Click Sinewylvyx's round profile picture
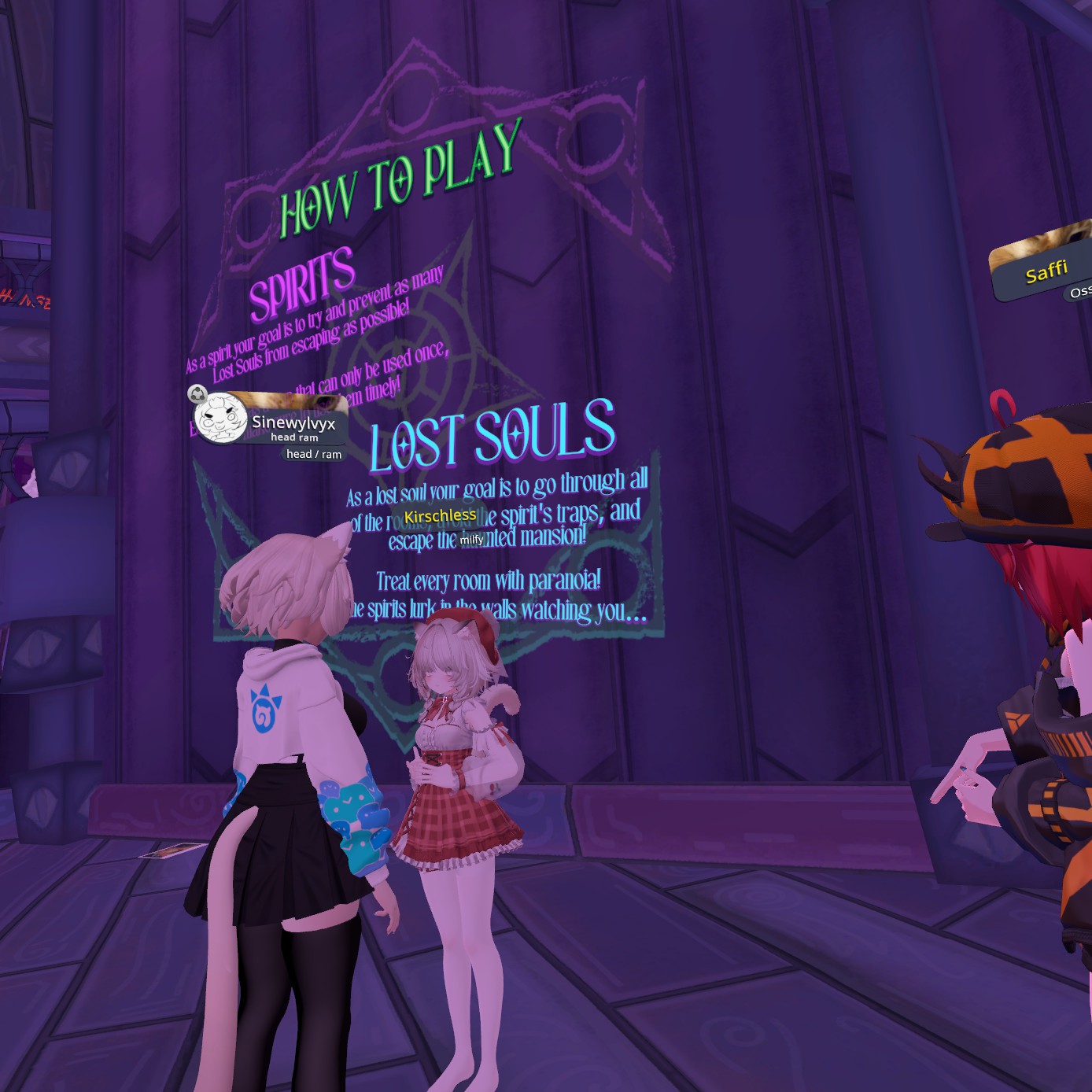Screen dimensions: 1092x1092 click(218, 418)
